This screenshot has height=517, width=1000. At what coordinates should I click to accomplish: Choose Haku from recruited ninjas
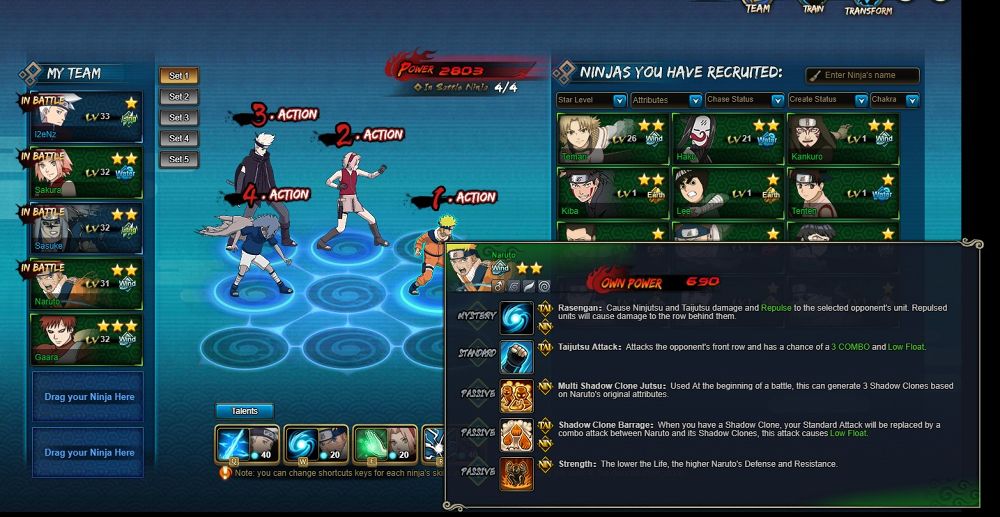tap(726, 137)
